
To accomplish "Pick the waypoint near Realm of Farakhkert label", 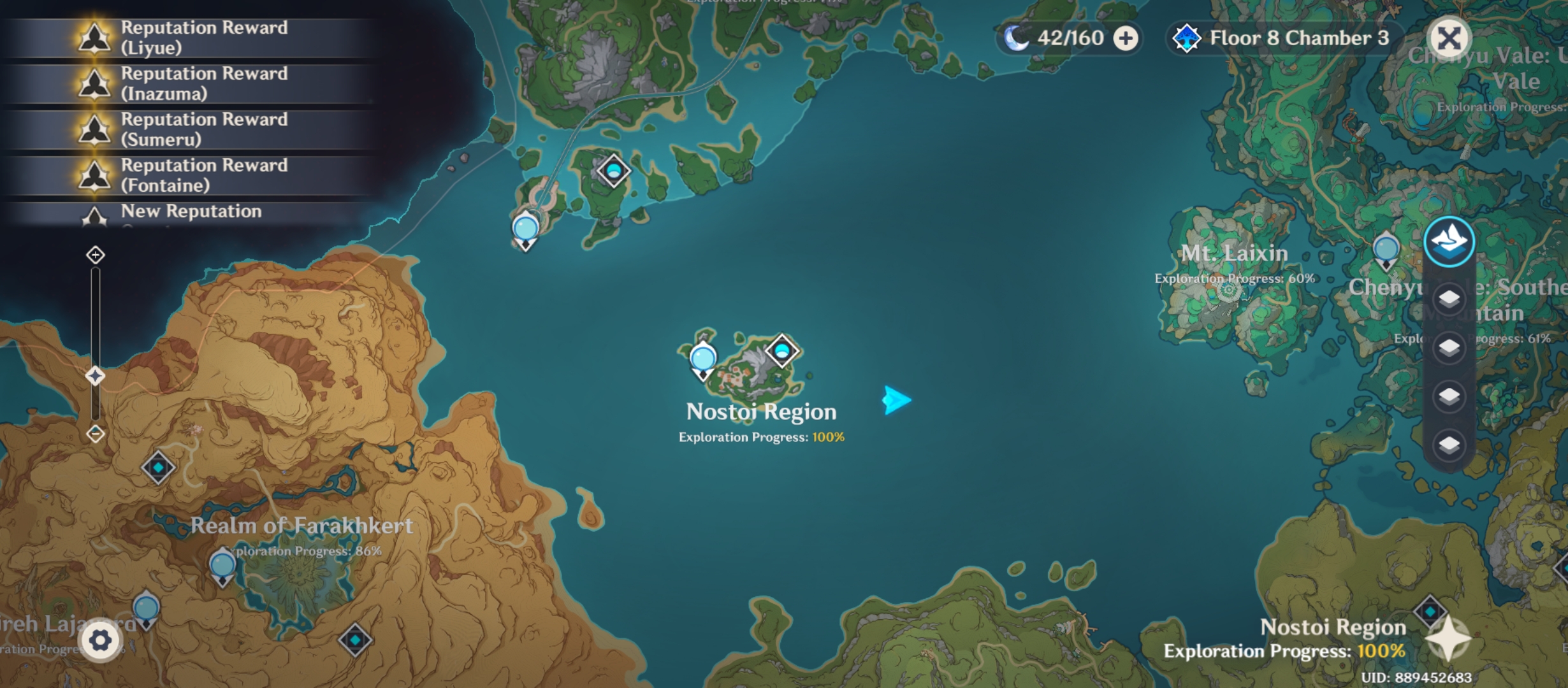I will [x=222, y=566].
